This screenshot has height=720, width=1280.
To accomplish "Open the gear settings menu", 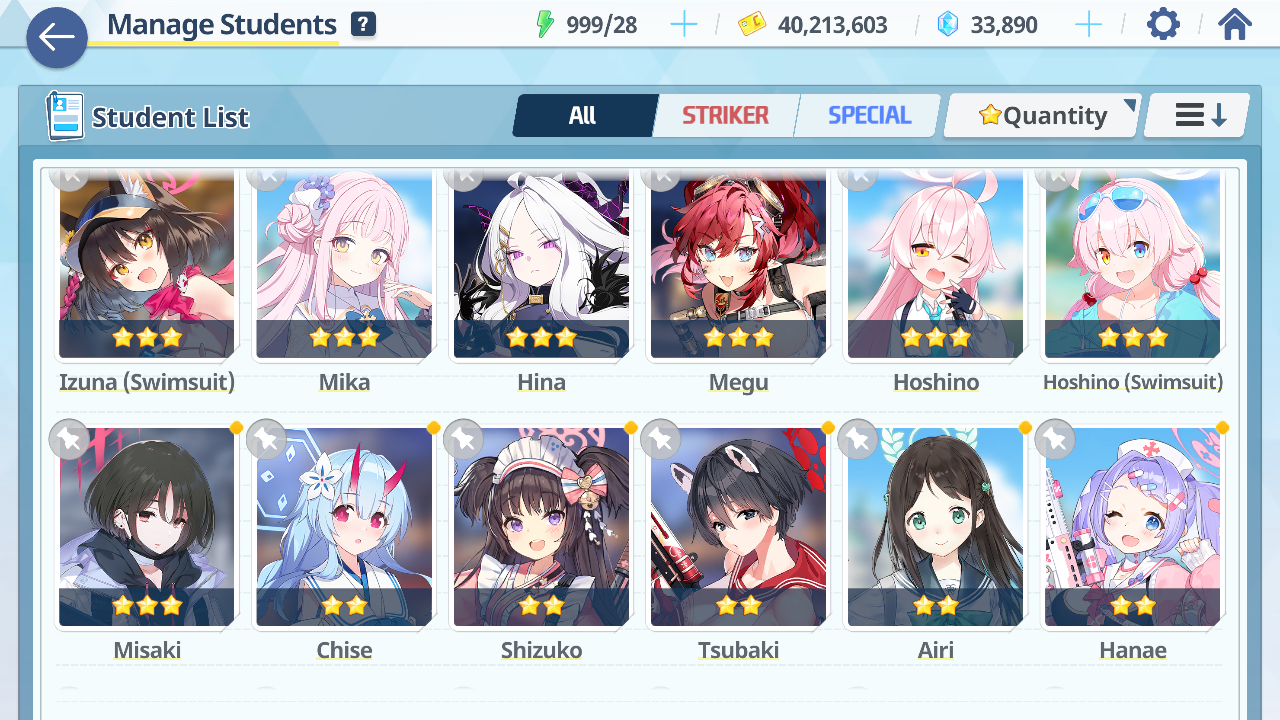I will point(1163,24).
